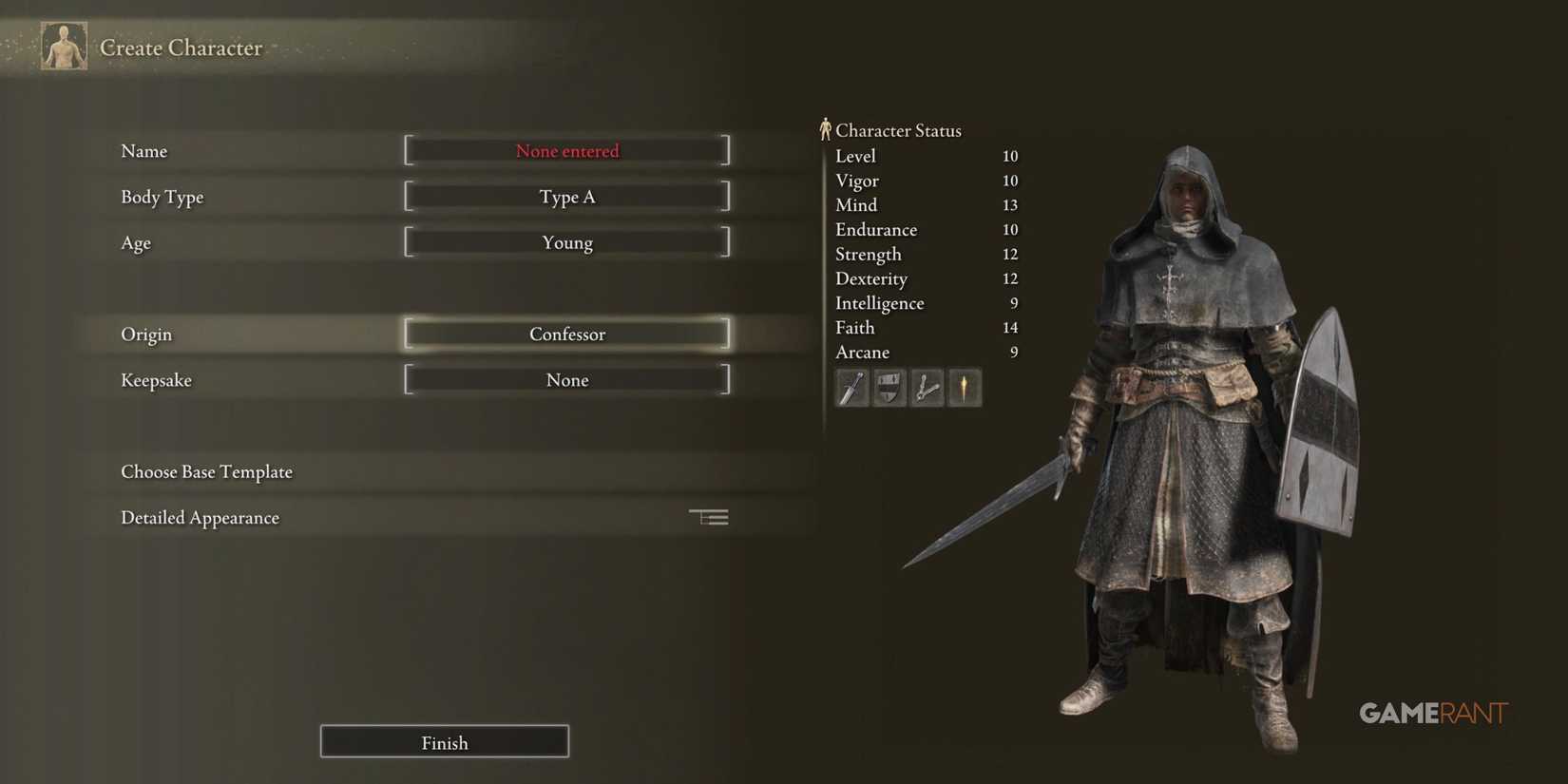The width and height of the screenshot is (1568, 784).
Task: Toggle Body Type to Type B
Action: tap(566, 196)
